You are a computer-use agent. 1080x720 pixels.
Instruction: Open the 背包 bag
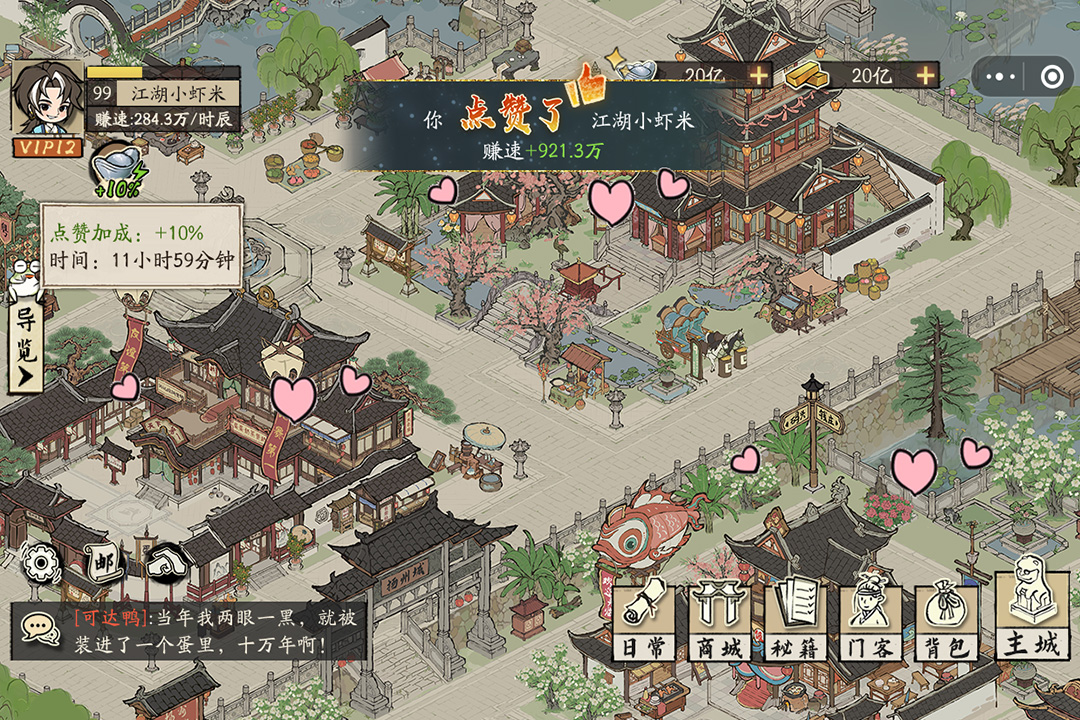coord(945,620)
